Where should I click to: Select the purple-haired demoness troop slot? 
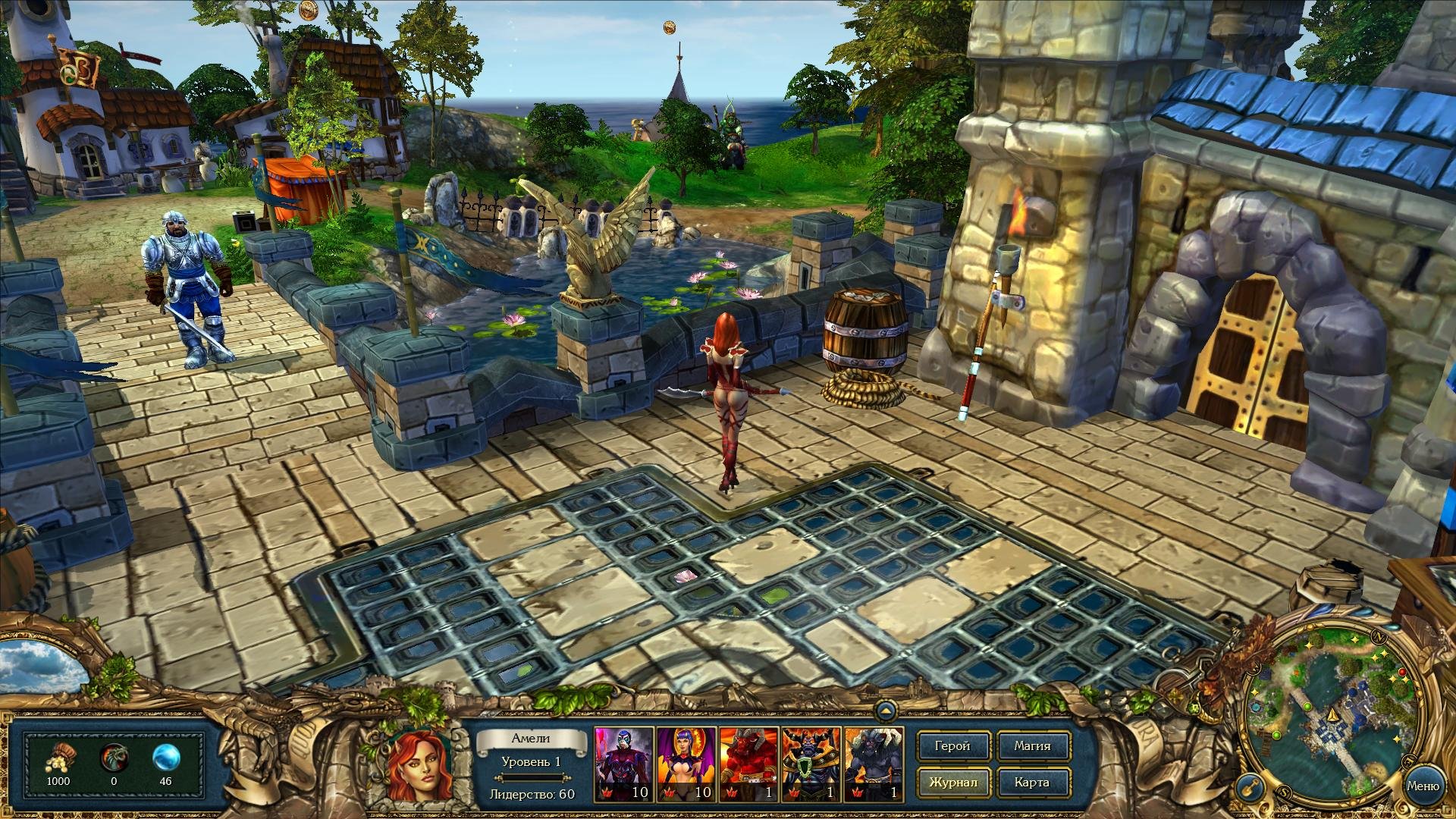686,764
